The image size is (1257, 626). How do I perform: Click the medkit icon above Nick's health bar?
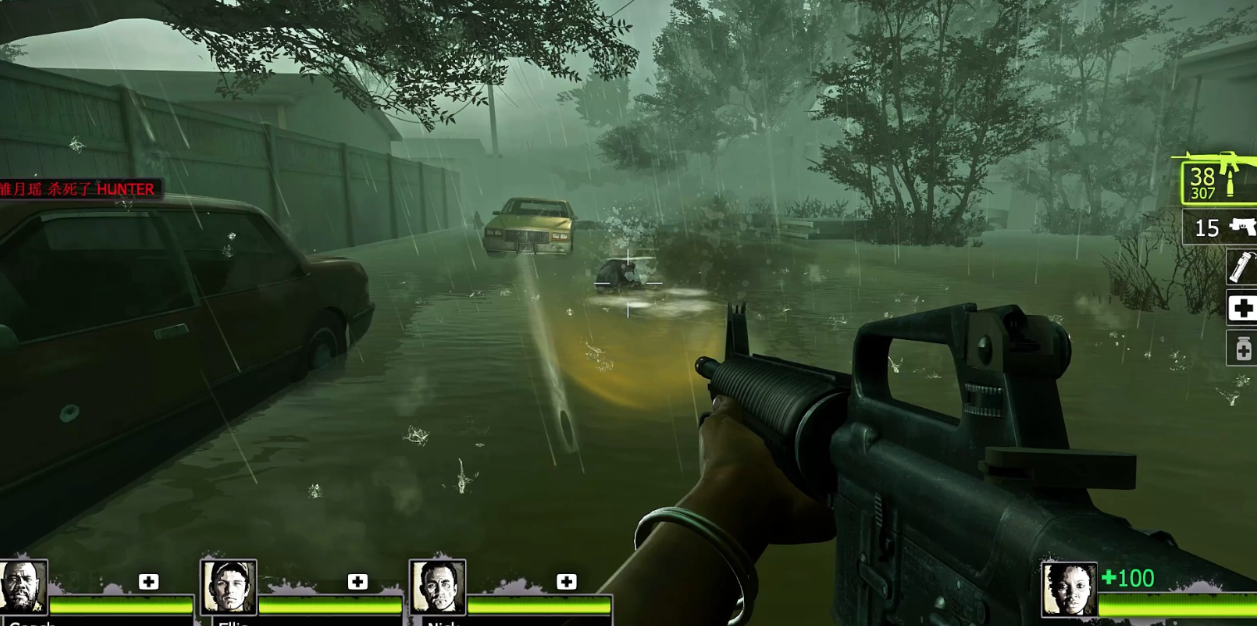point(566,582)
